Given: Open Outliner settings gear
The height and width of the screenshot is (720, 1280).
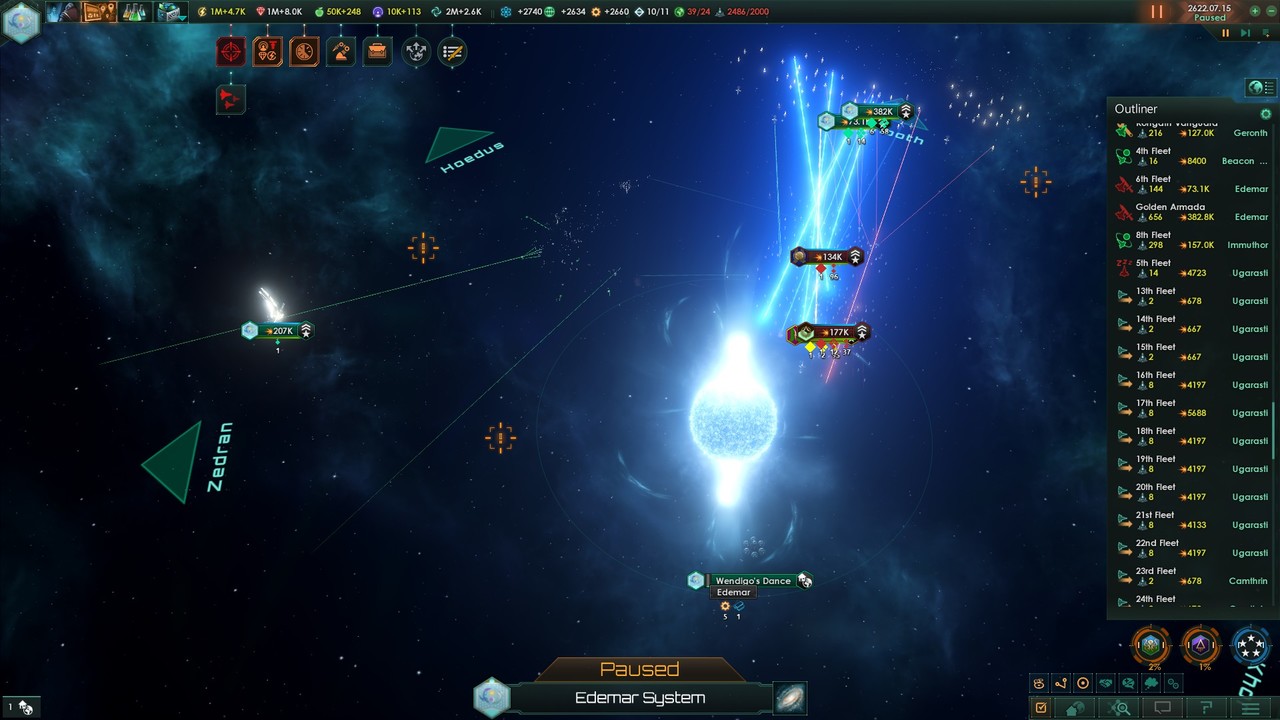Looking at the screenshot, I should pos(1265,114).
